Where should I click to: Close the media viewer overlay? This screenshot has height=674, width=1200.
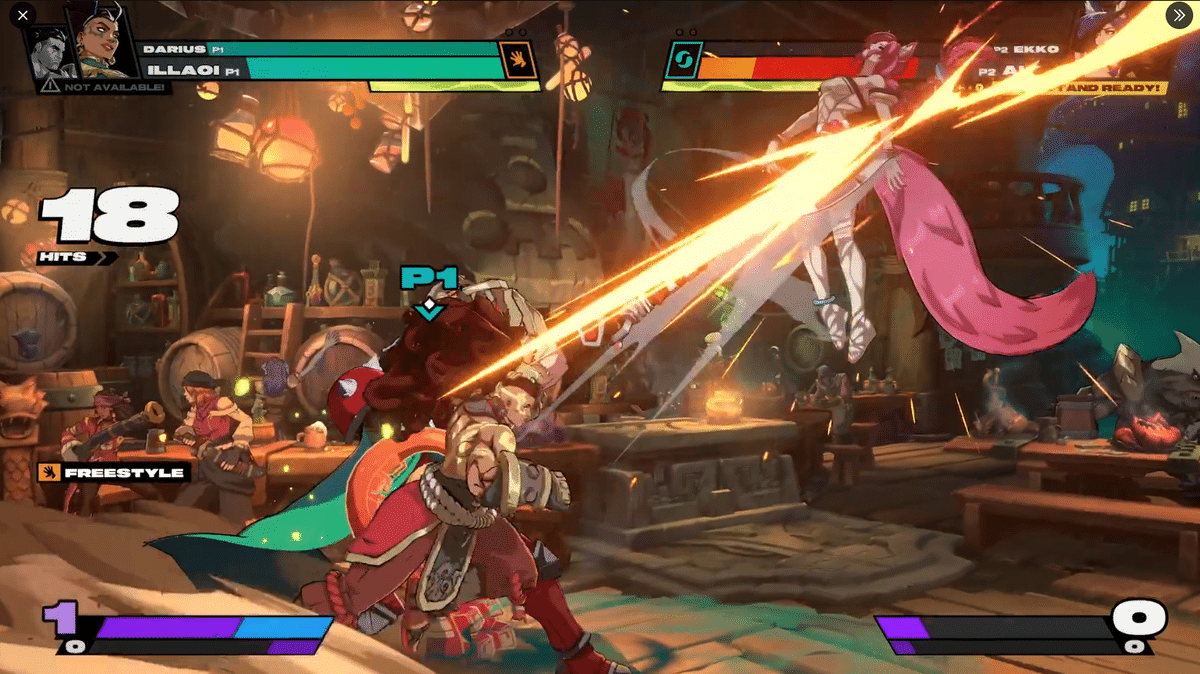click(x=22, y=15)
